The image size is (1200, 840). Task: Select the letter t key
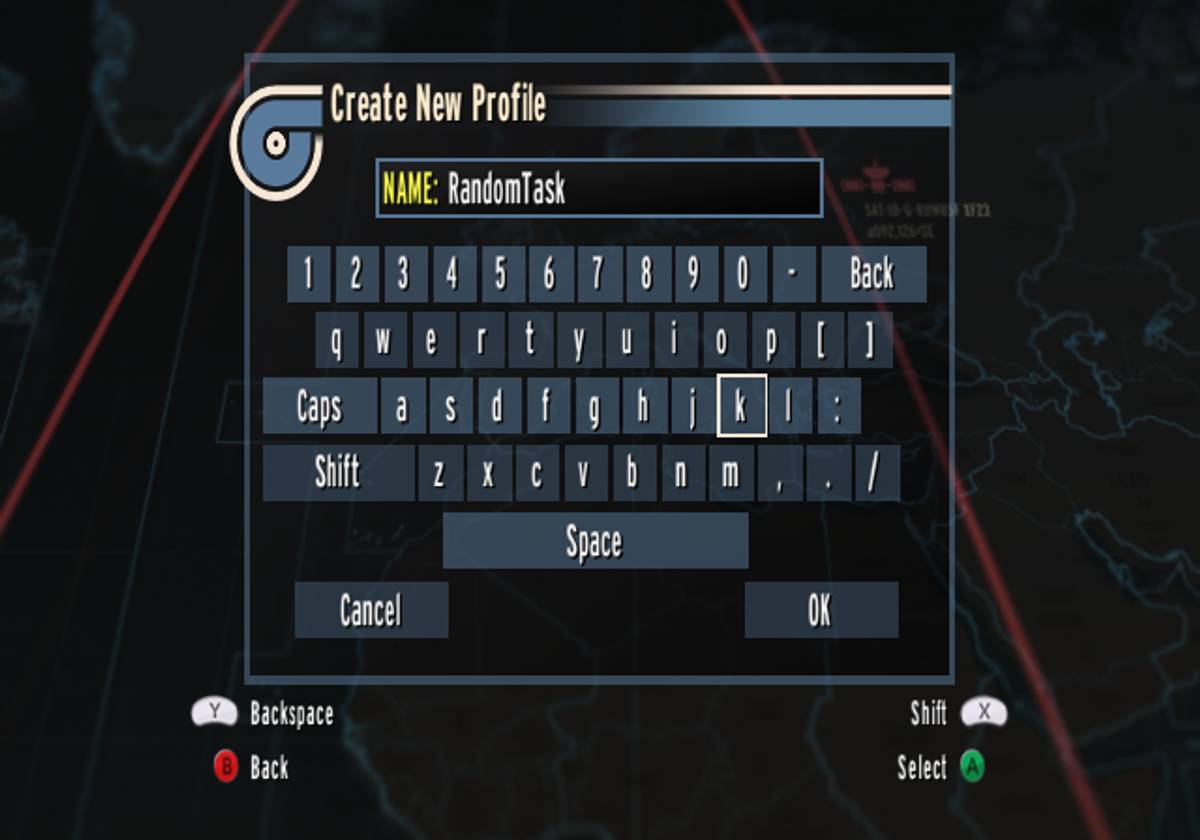pos(530,341)
